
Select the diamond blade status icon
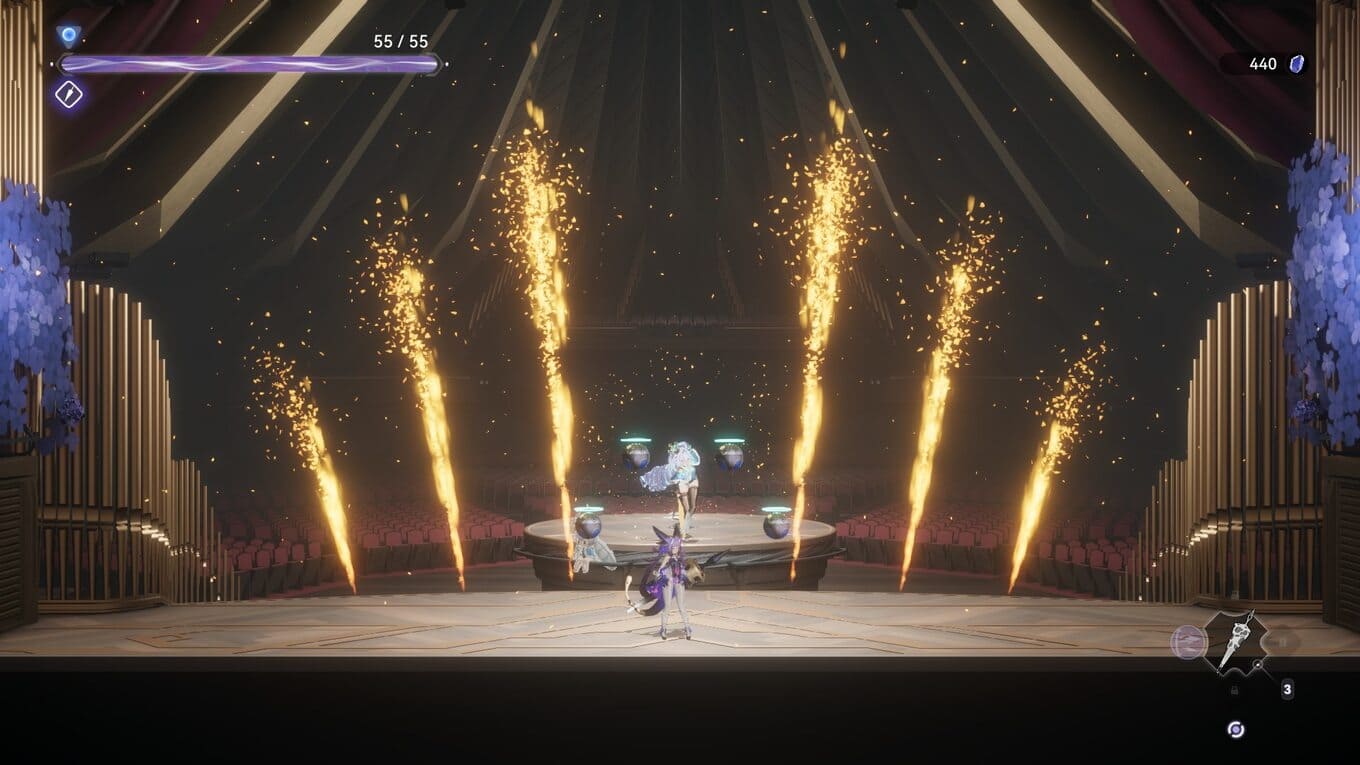[69, 94]
